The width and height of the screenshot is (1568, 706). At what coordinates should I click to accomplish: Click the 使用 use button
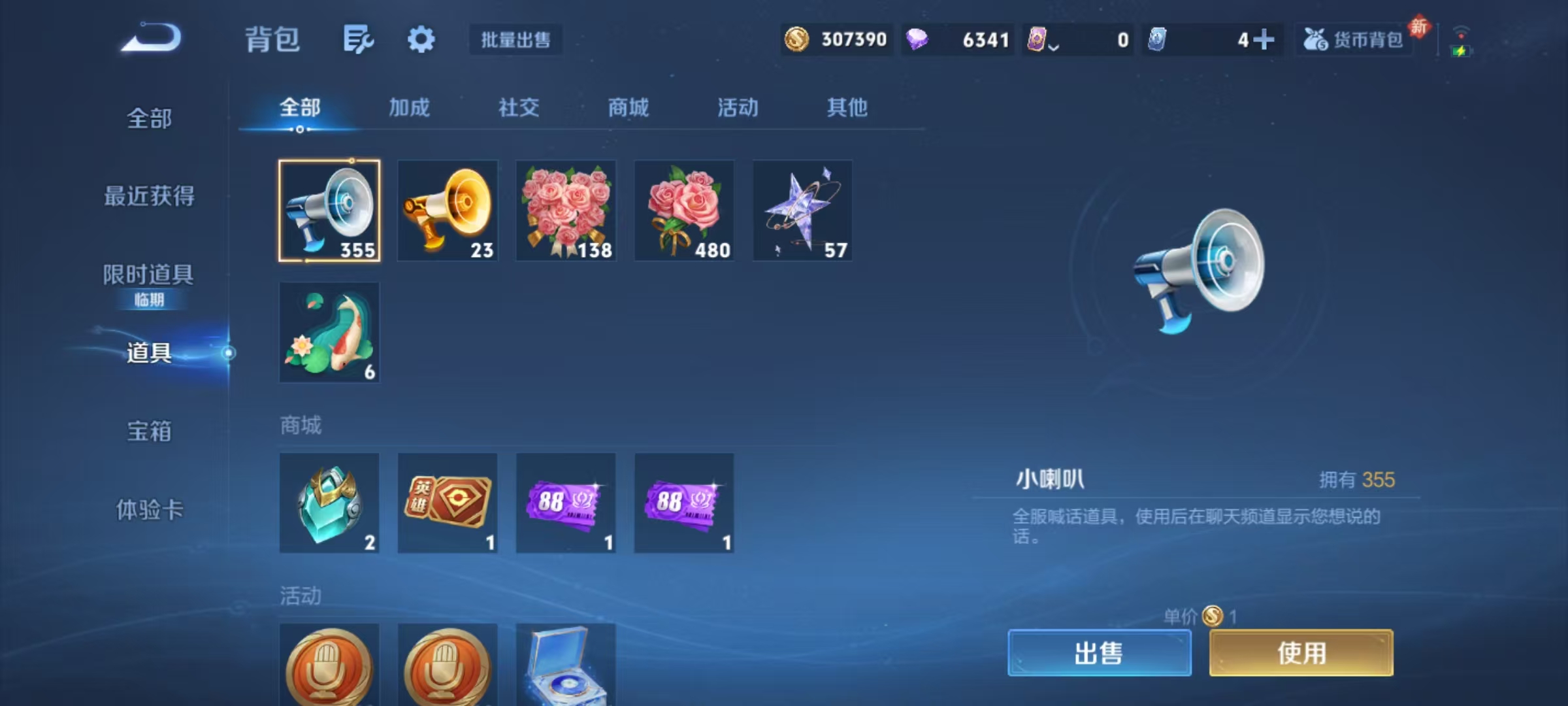[1301, 653]
